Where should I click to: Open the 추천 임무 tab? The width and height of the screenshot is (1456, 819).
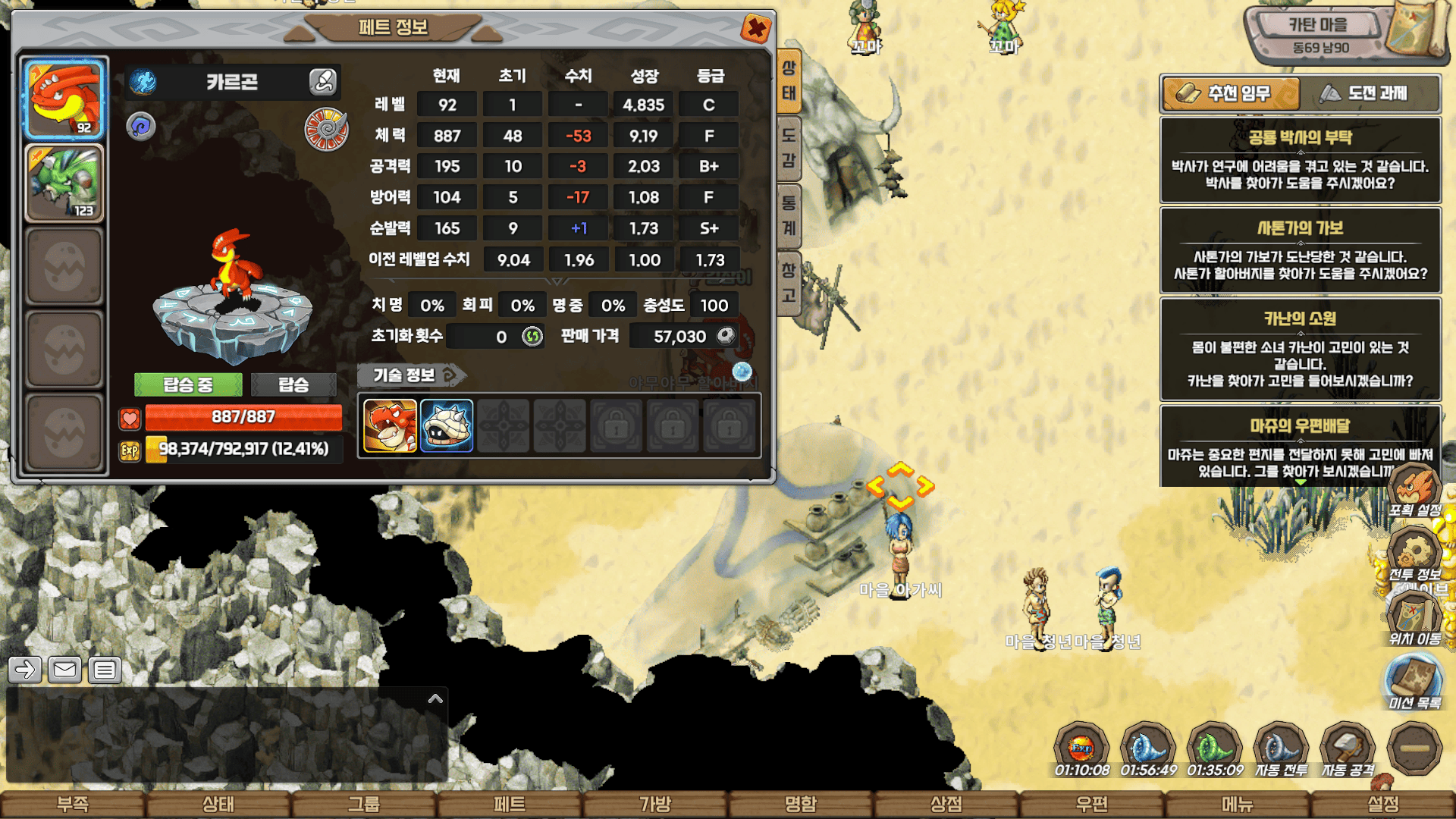1230,93
